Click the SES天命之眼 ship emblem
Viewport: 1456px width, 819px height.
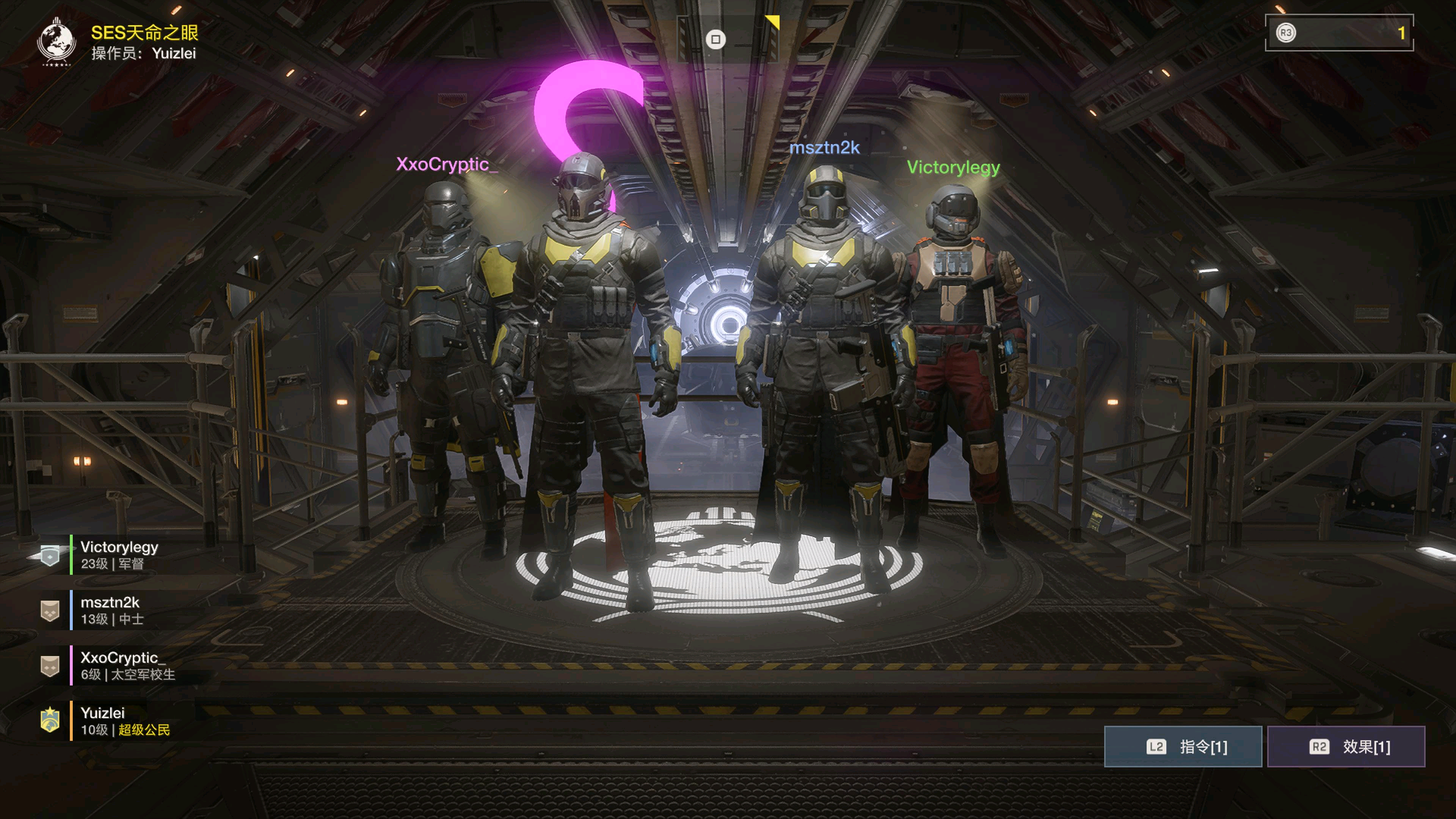click(x=56, y=41)
